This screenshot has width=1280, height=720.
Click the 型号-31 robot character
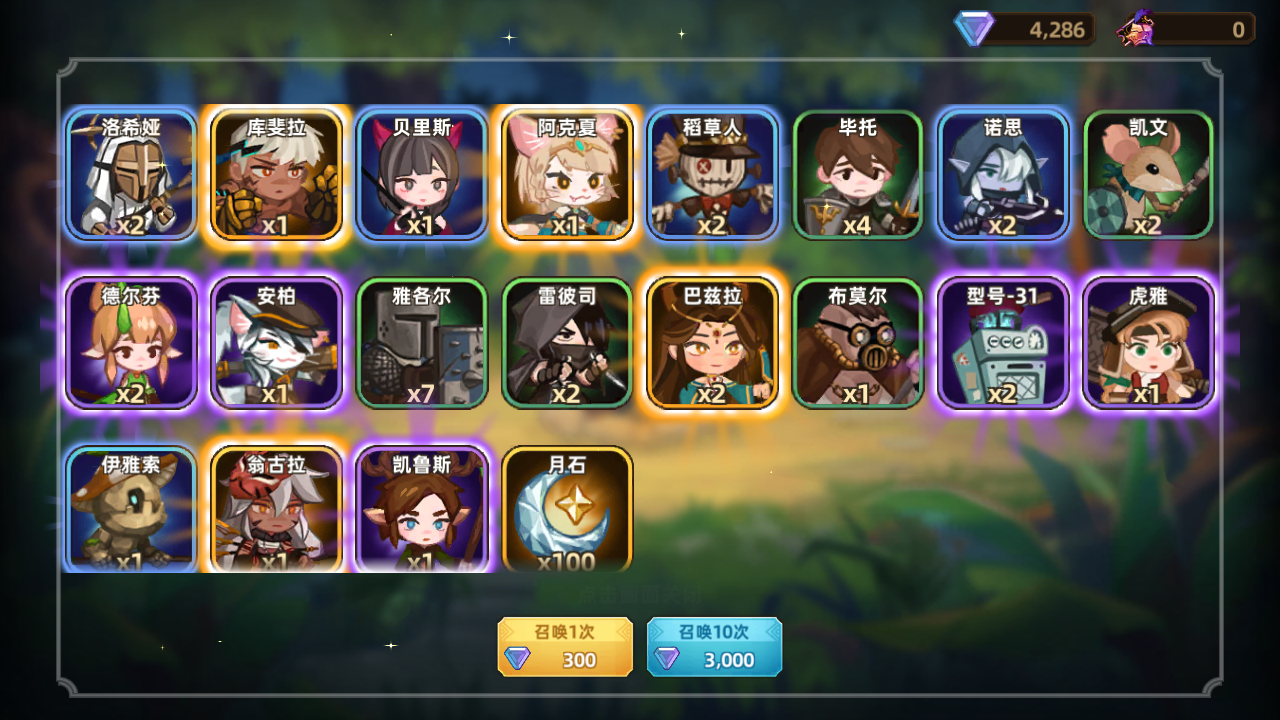click(x=1002, y=343)
